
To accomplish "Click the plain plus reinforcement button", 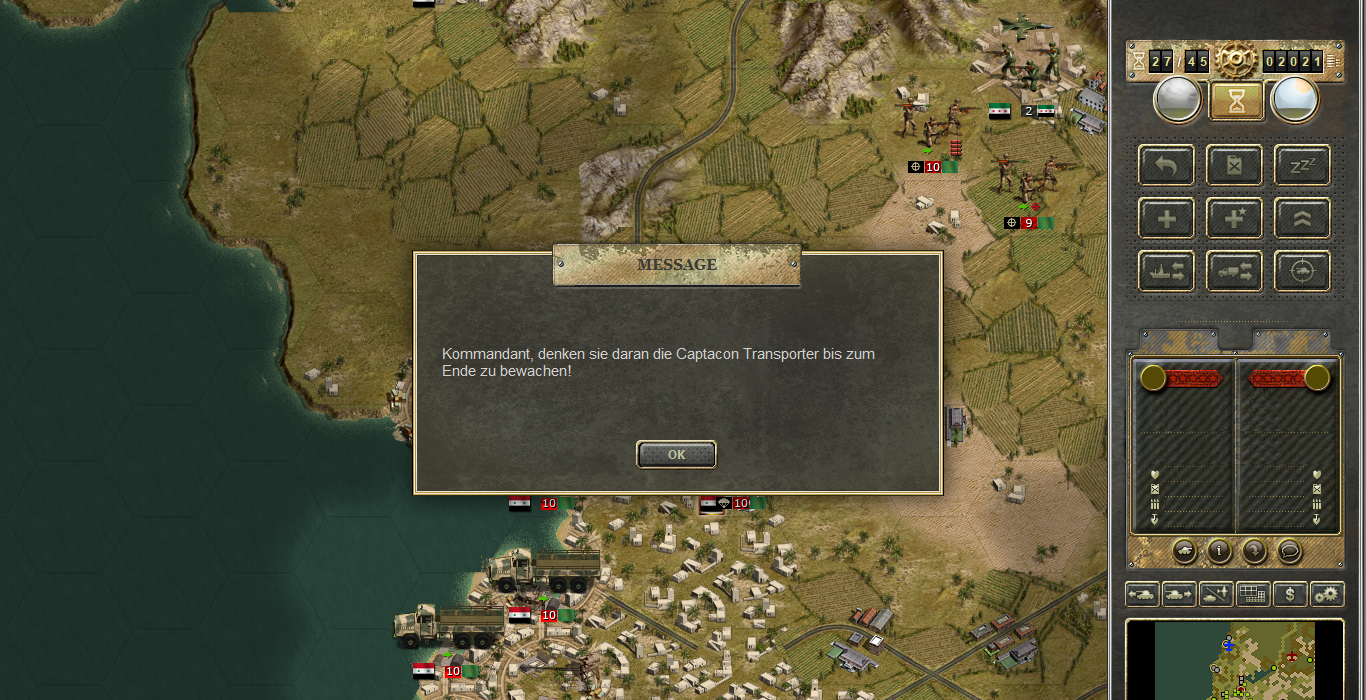I will pos(1166,218).
